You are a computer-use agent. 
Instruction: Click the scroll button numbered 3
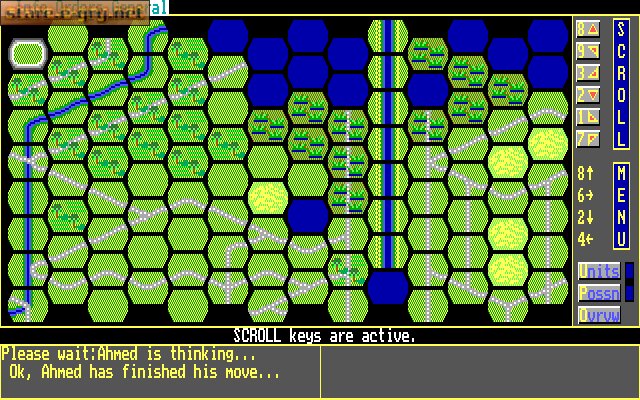(x=587, y=73)
